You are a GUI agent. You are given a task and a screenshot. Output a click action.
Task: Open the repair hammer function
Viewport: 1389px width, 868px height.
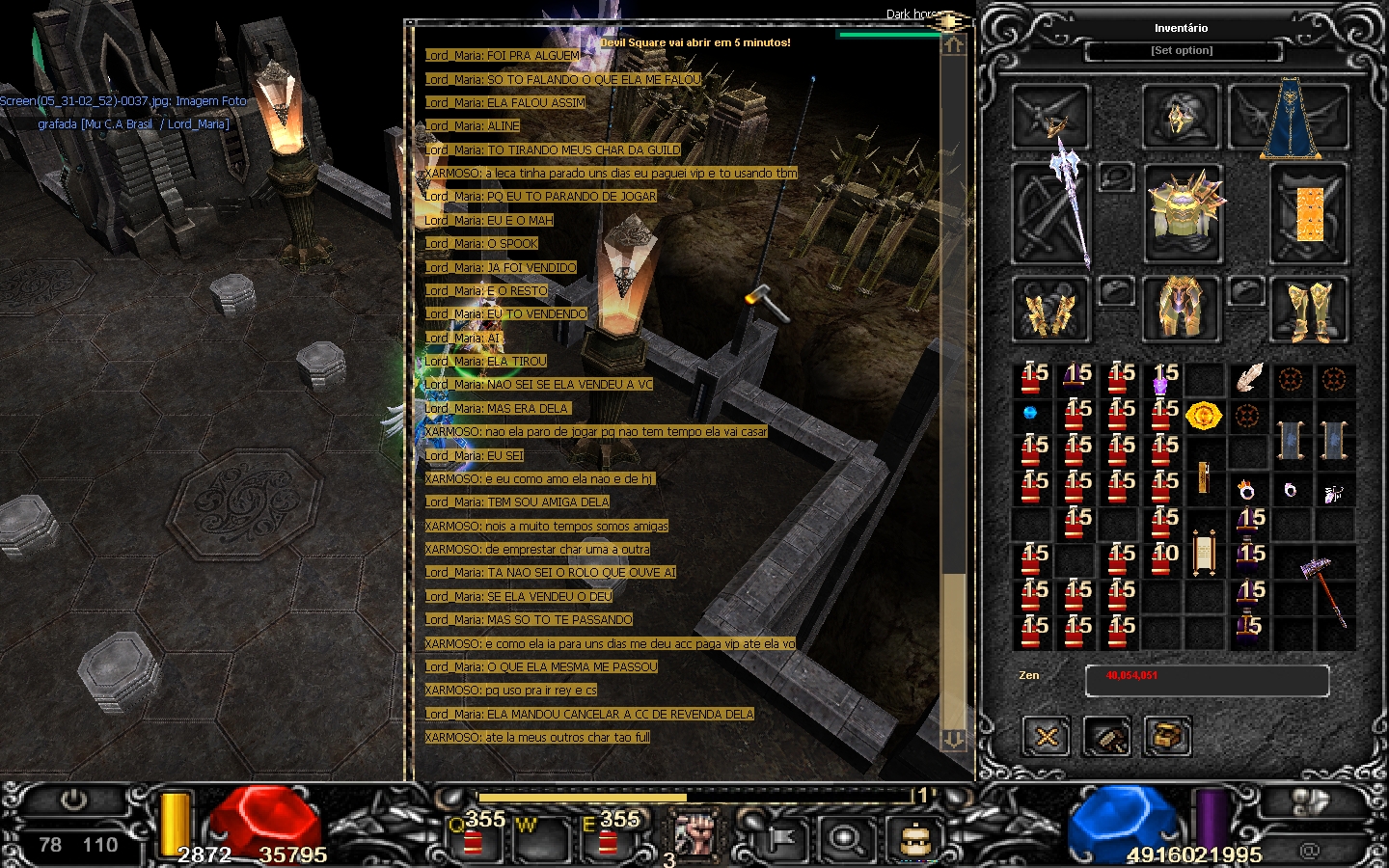1107,738
